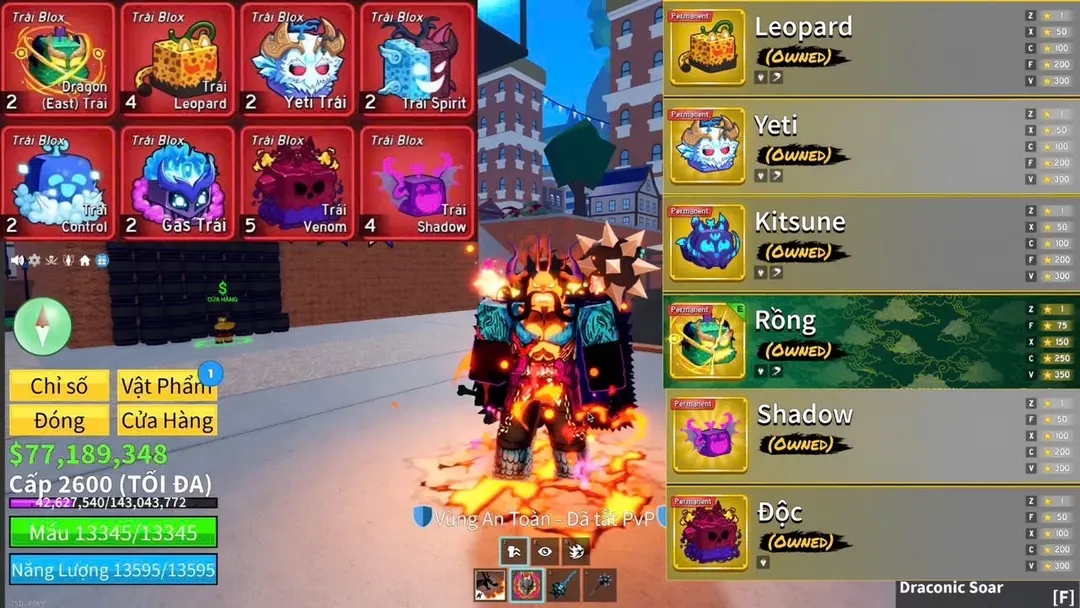Open the blue gift box icon
The height and width of the screenshot is (608, 1080).
point(102,260)
